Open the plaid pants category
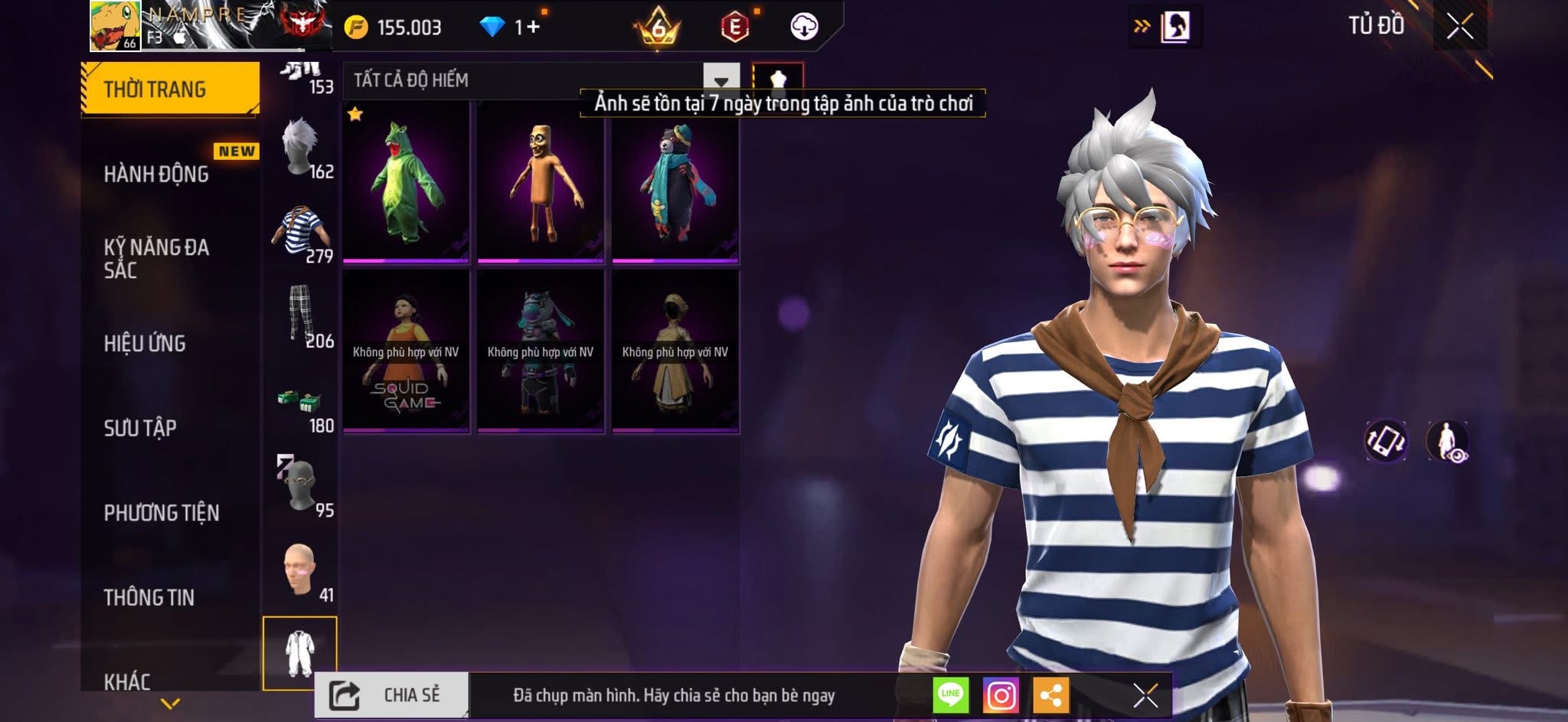Image resolution: width=1568 pixels, height=722 pixels. pyautogui.click(x=300, y=315)
